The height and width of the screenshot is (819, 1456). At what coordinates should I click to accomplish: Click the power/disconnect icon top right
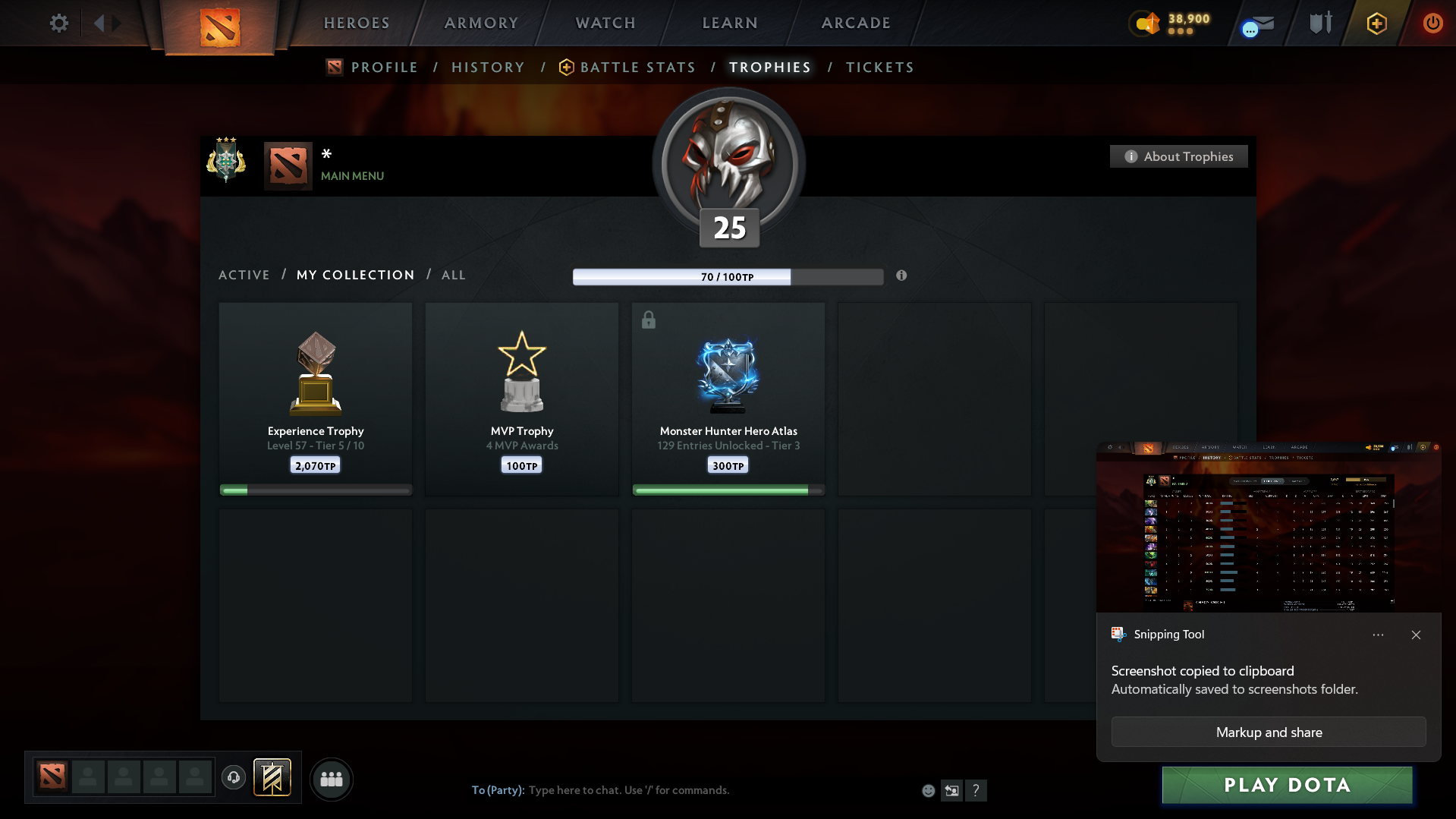click(x=1432, y=23)
